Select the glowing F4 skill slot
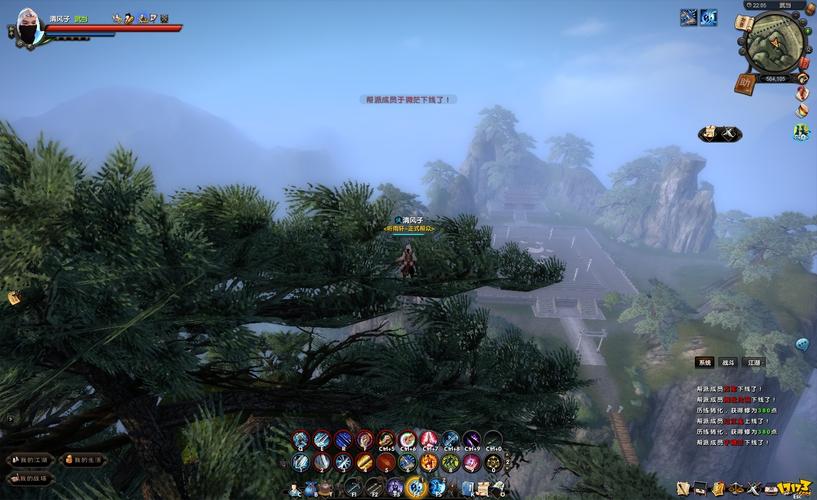 click(417, 488)
